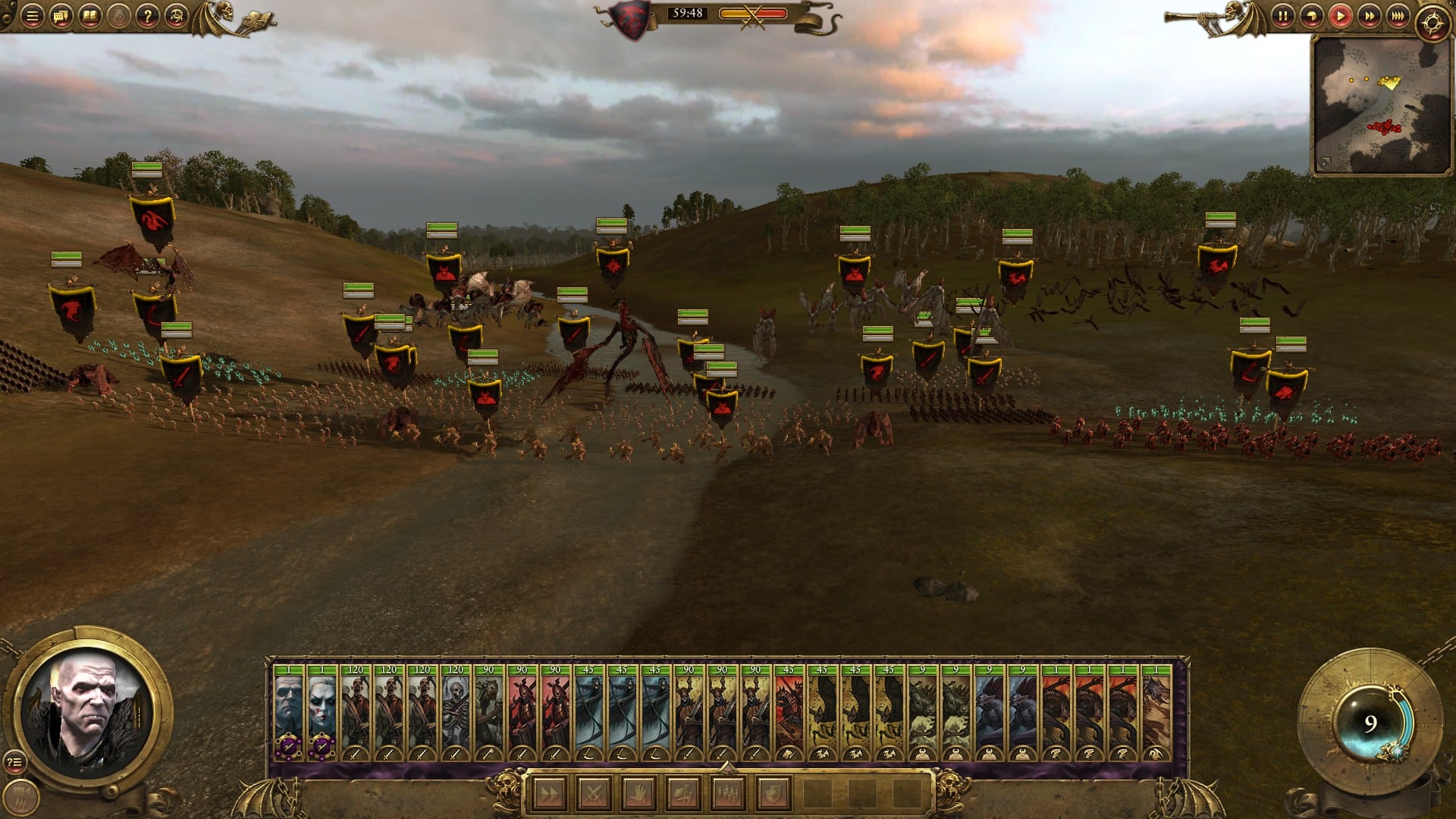The width and height of the screenshot is (1456, 819).
Task: Set the battle to fastest speed
Action: [x=1398, y=16]
